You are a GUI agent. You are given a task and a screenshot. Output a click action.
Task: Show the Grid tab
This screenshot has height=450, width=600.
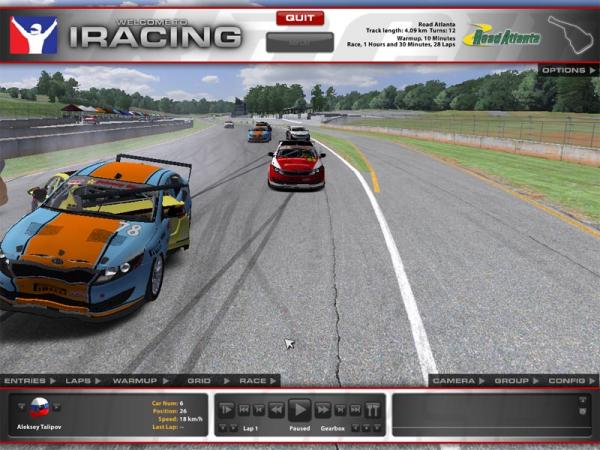click(200, 381)
